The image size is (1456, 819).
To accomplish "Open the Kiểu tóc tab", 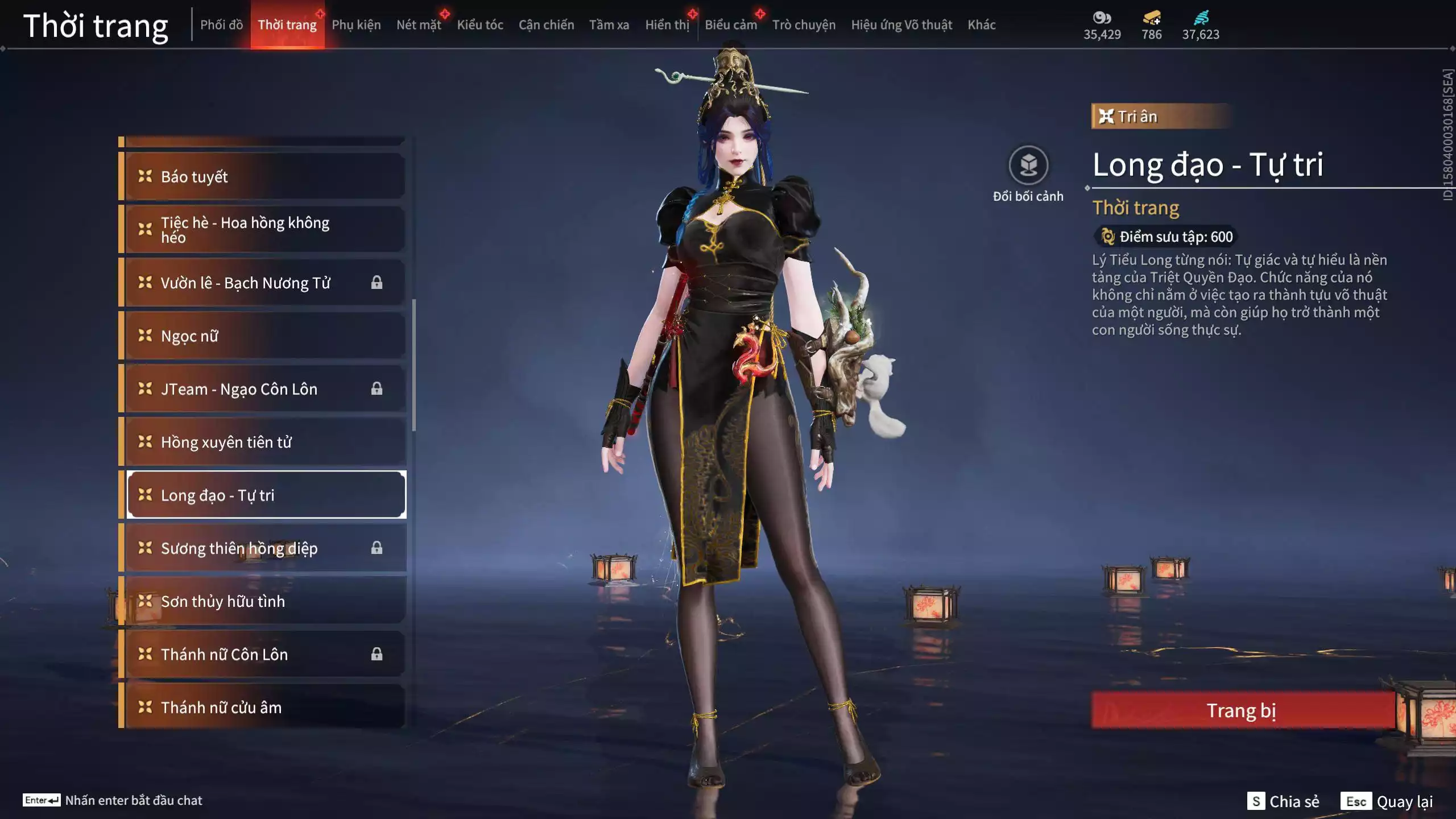I will click(x=481, y=25).
